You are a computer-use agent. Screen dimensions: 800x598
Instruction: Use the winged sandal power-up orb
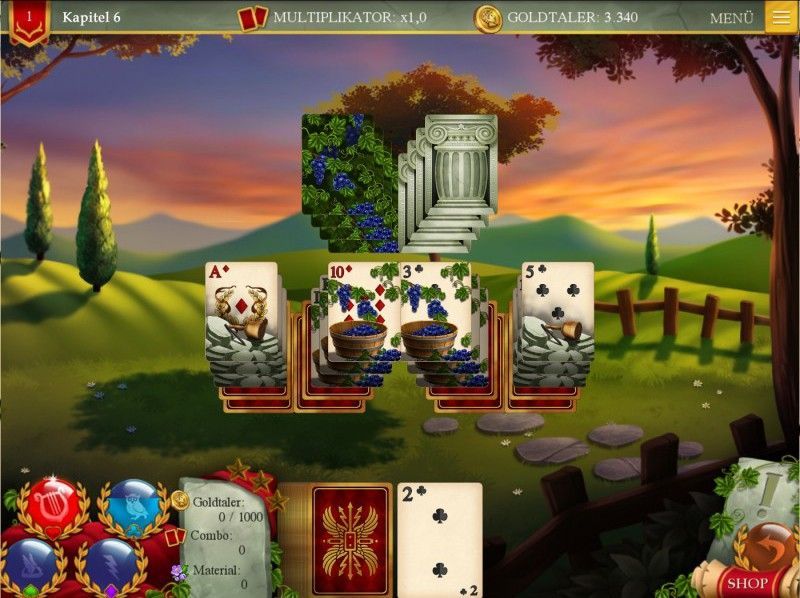click(32, 566)
